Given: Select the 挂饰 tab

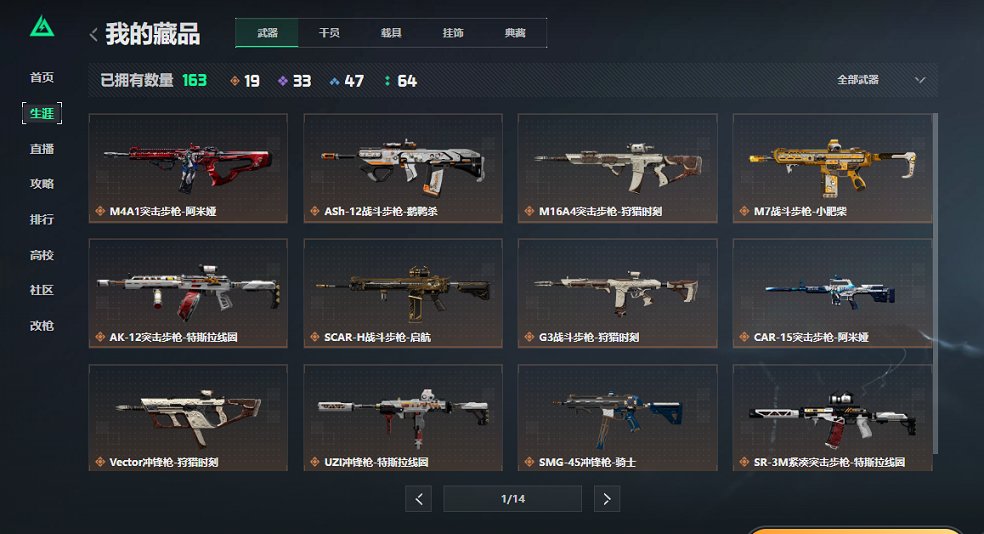Looking at the screenshot, I should [453, 33].
